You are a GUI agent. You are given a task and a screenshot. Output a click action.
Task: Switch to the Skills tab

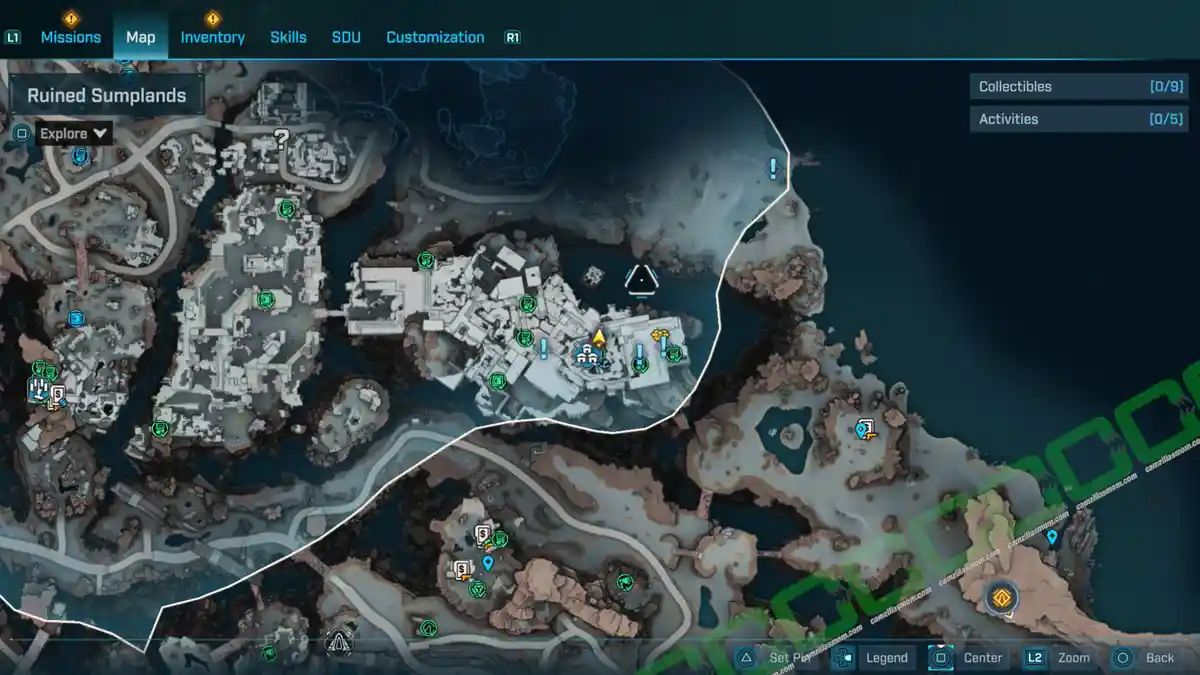pos(288,37)
